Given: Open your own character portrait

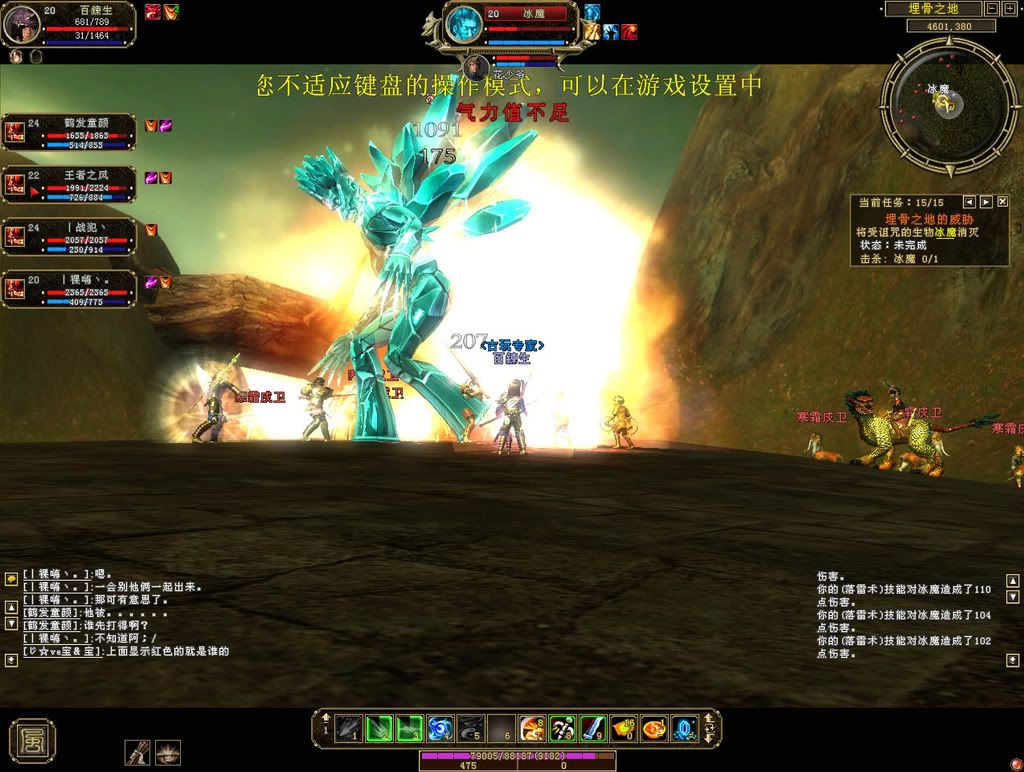Looking at the screenshot, I should tap(21, 24).
